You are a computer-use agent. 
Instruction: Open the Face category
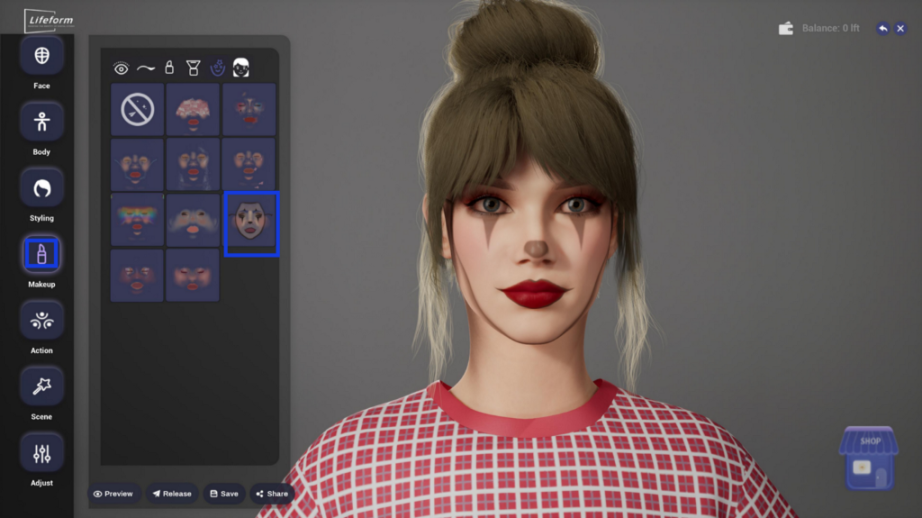pyautogui.click(x=42, y=57)
